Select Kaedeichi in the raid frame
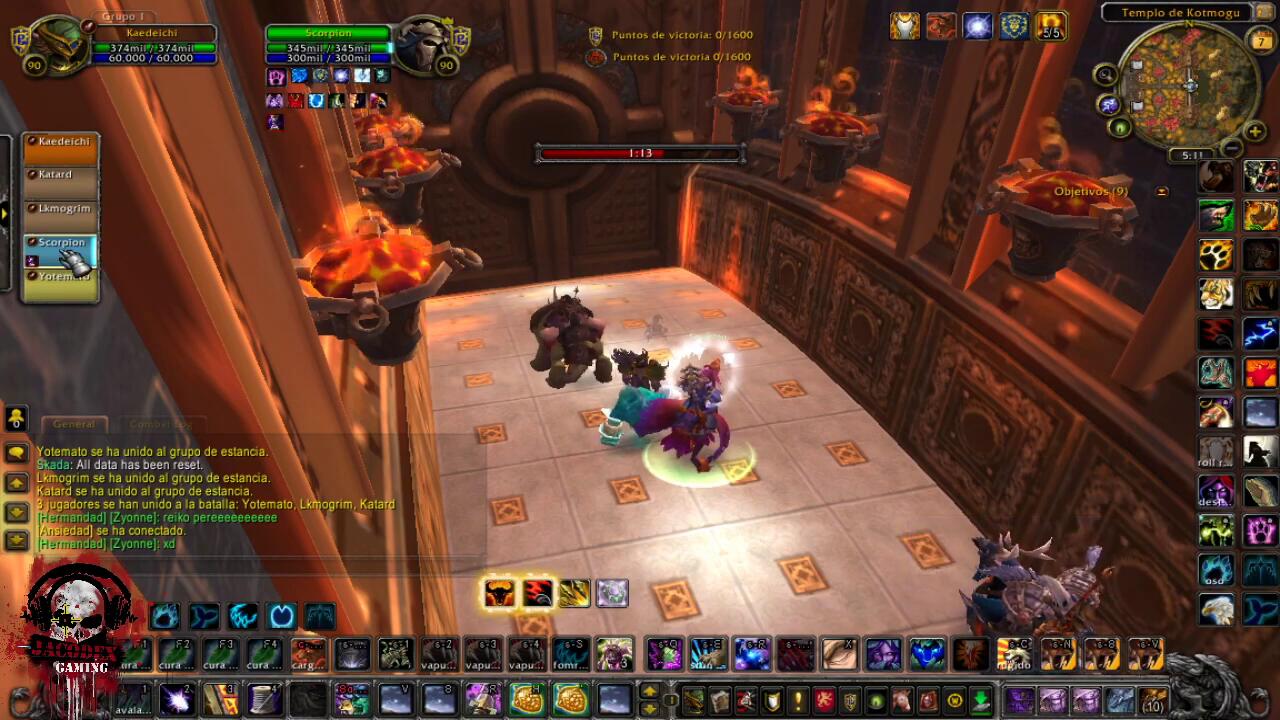The height and width of the screenshot is (720, 1280). 61,148
